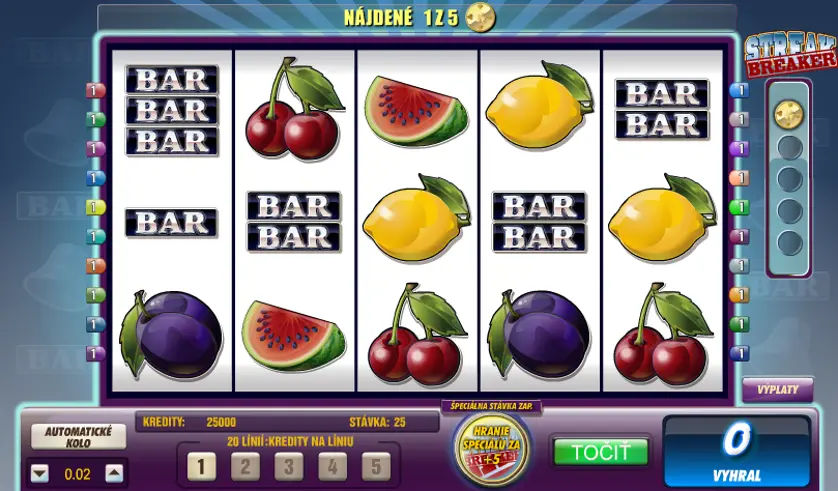Set credits per line to 1

[201, 466]
